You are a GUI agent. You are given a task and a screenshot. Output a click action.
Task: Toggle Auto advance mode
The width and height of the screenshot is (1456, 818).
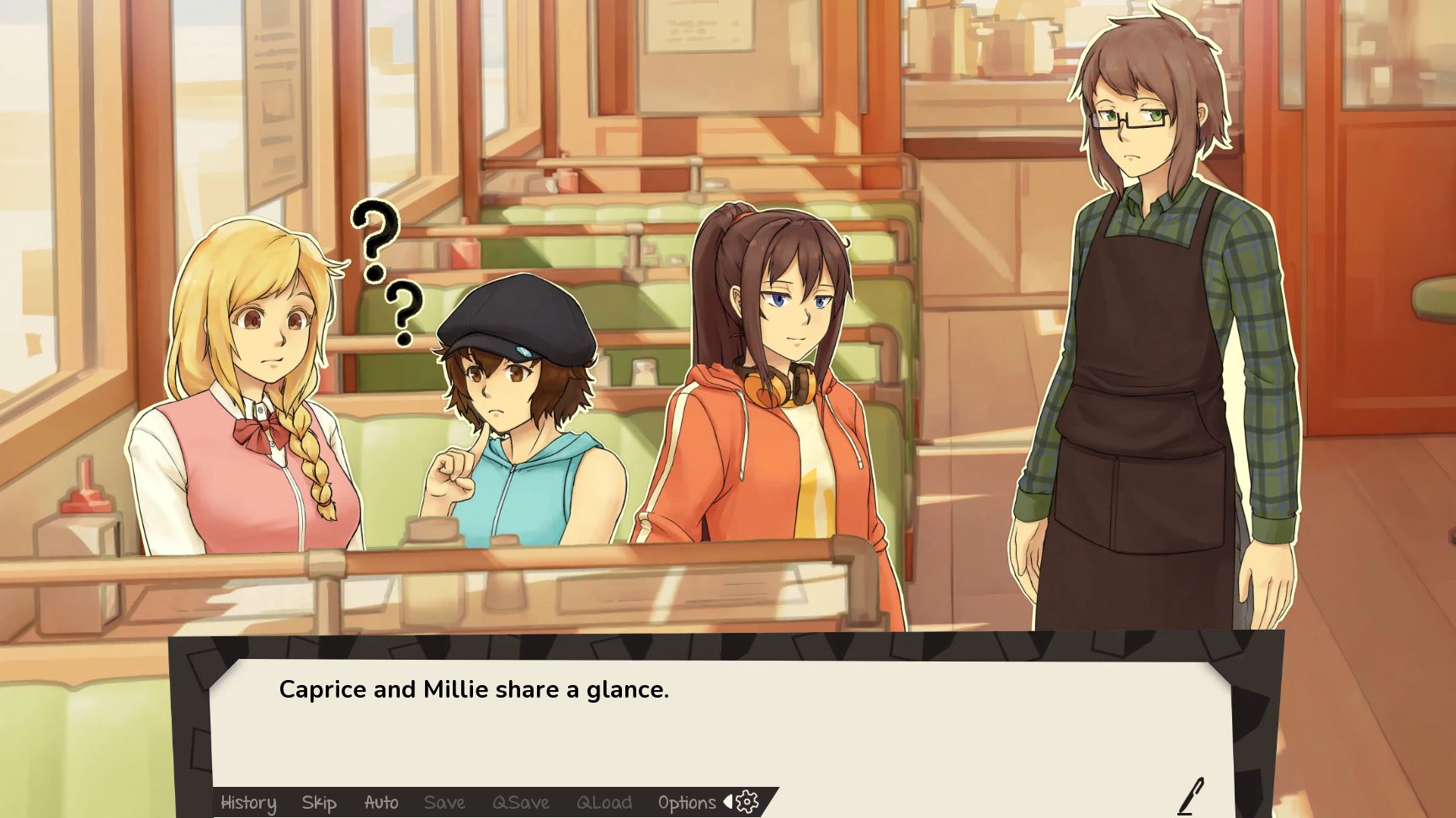click(x=380, y=803)
